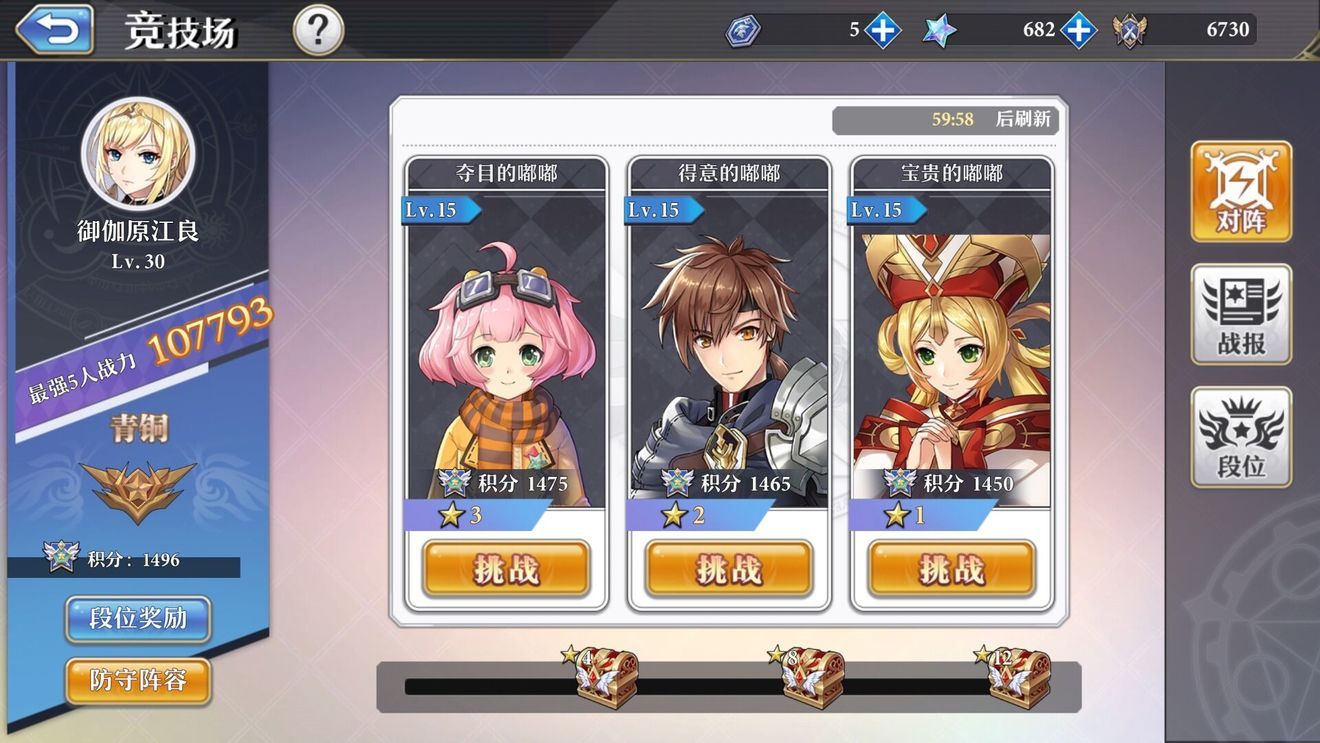Claim the 8-star treasure chest

click(812, 679)
